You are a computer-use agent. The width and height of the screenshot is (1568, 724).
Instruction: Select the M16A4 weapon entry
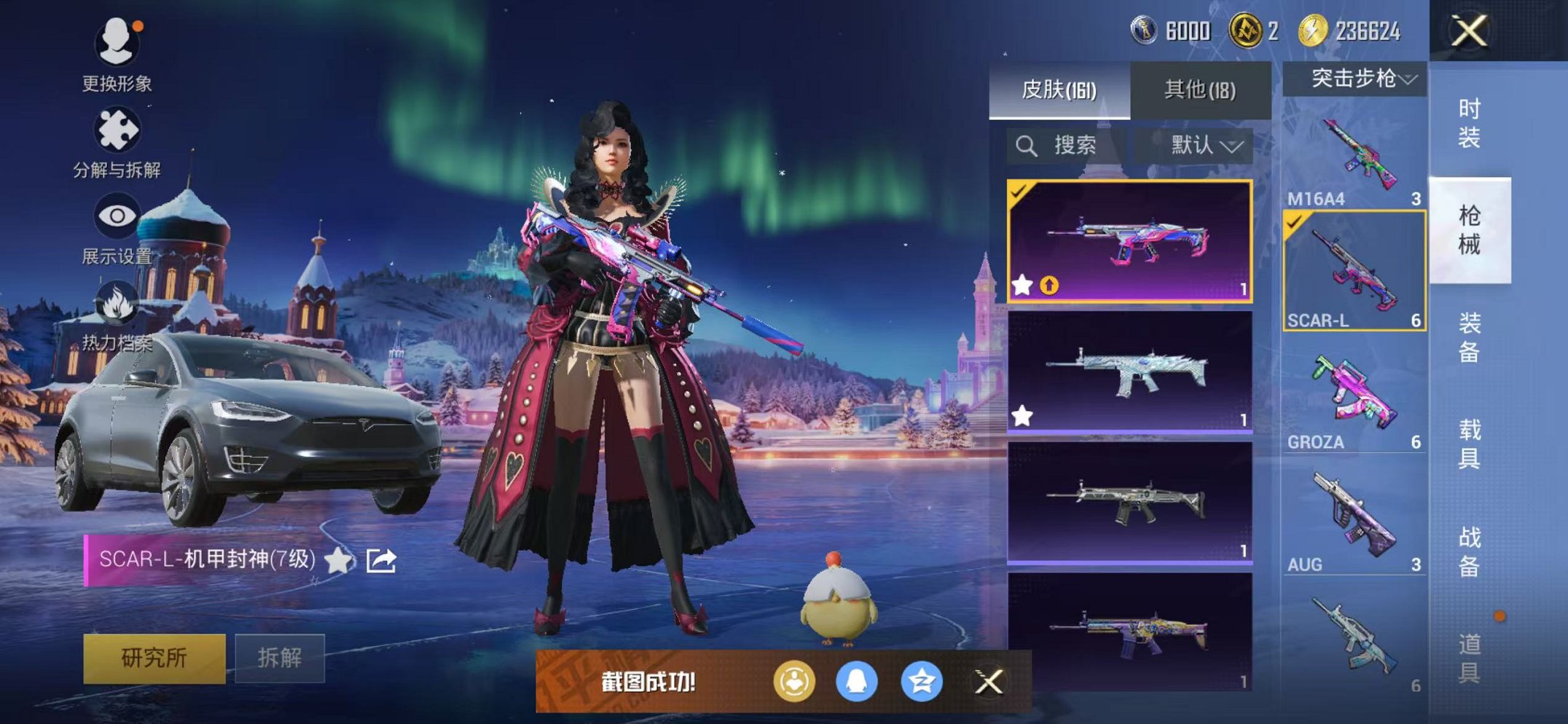1355,162
